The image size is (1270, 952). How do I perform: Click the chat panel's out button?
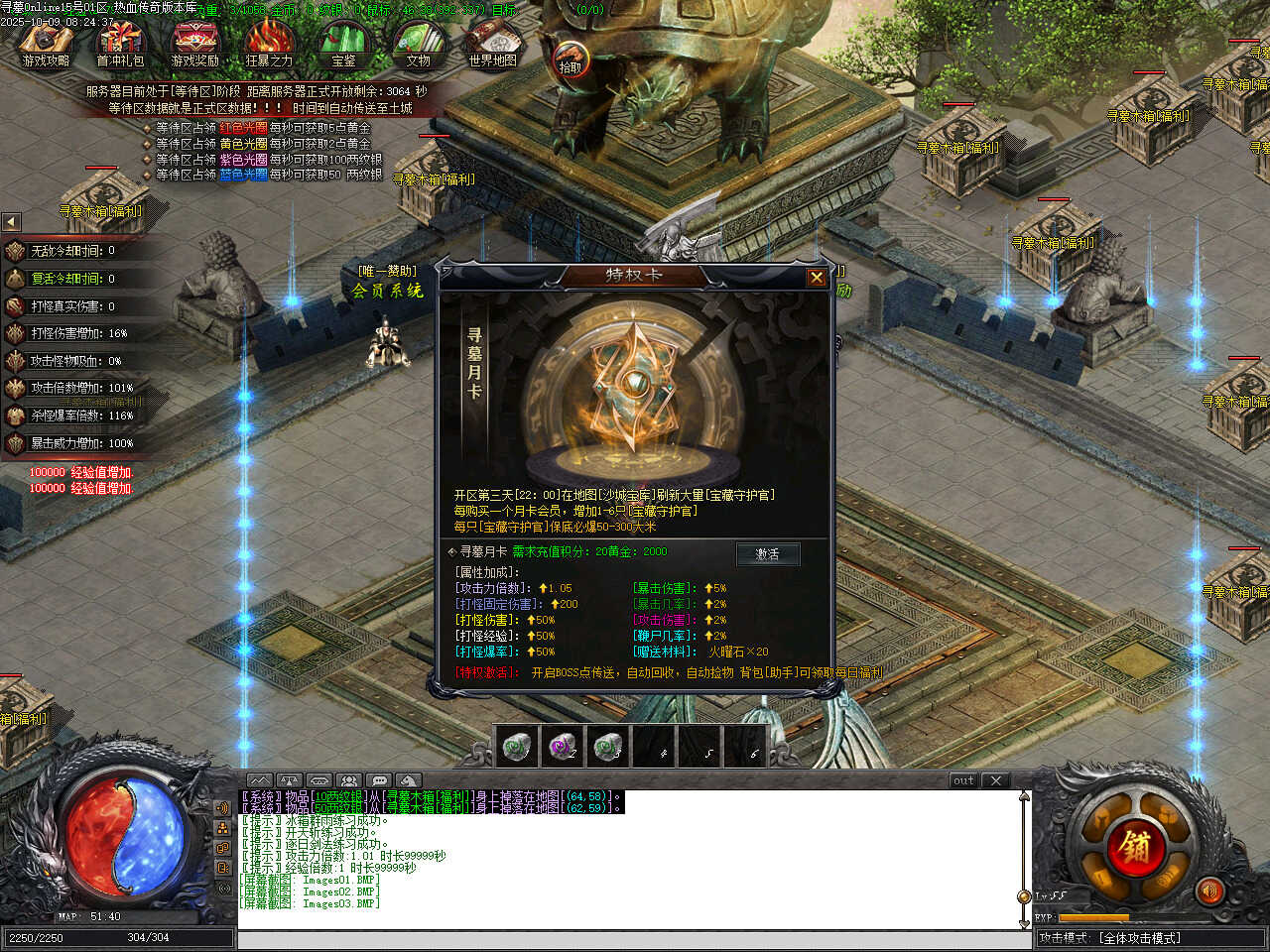pyautogui.click(x=963, y=780)
